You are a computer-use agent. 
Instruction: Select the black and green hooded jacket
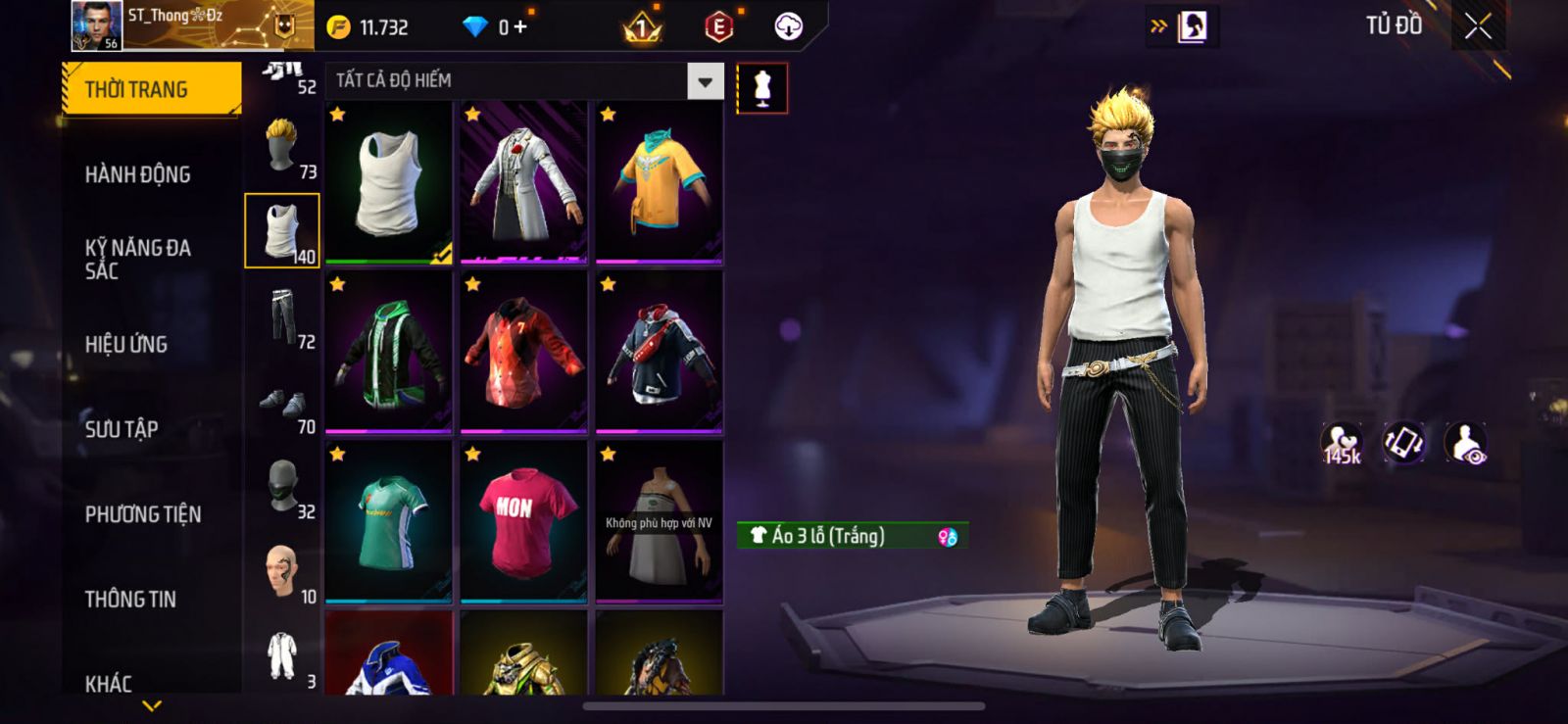click(389, 353)
